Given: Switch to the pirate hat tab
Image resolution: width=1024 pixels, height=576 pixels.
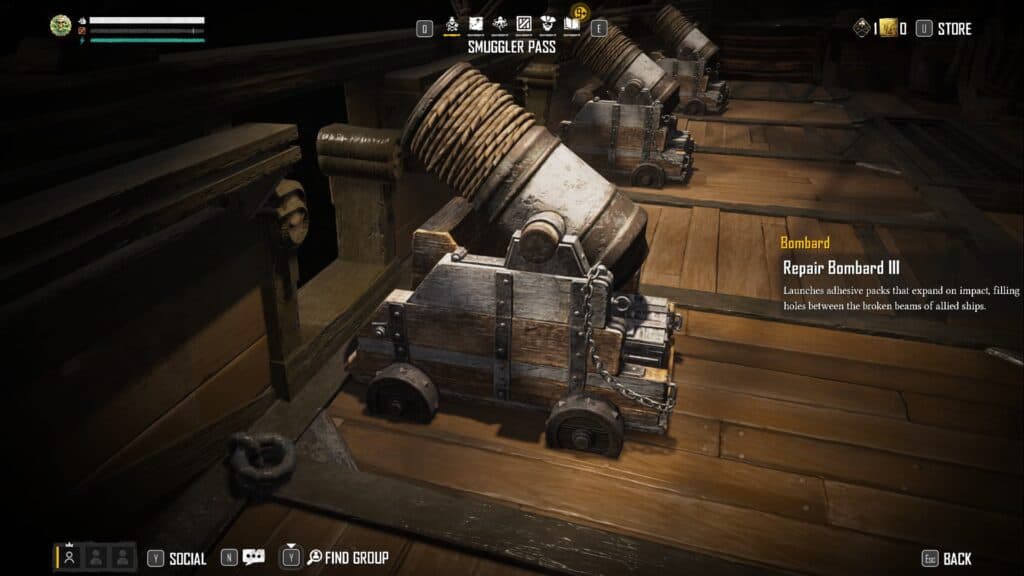Looking at the screenshot, I should (x=547, y=24).
